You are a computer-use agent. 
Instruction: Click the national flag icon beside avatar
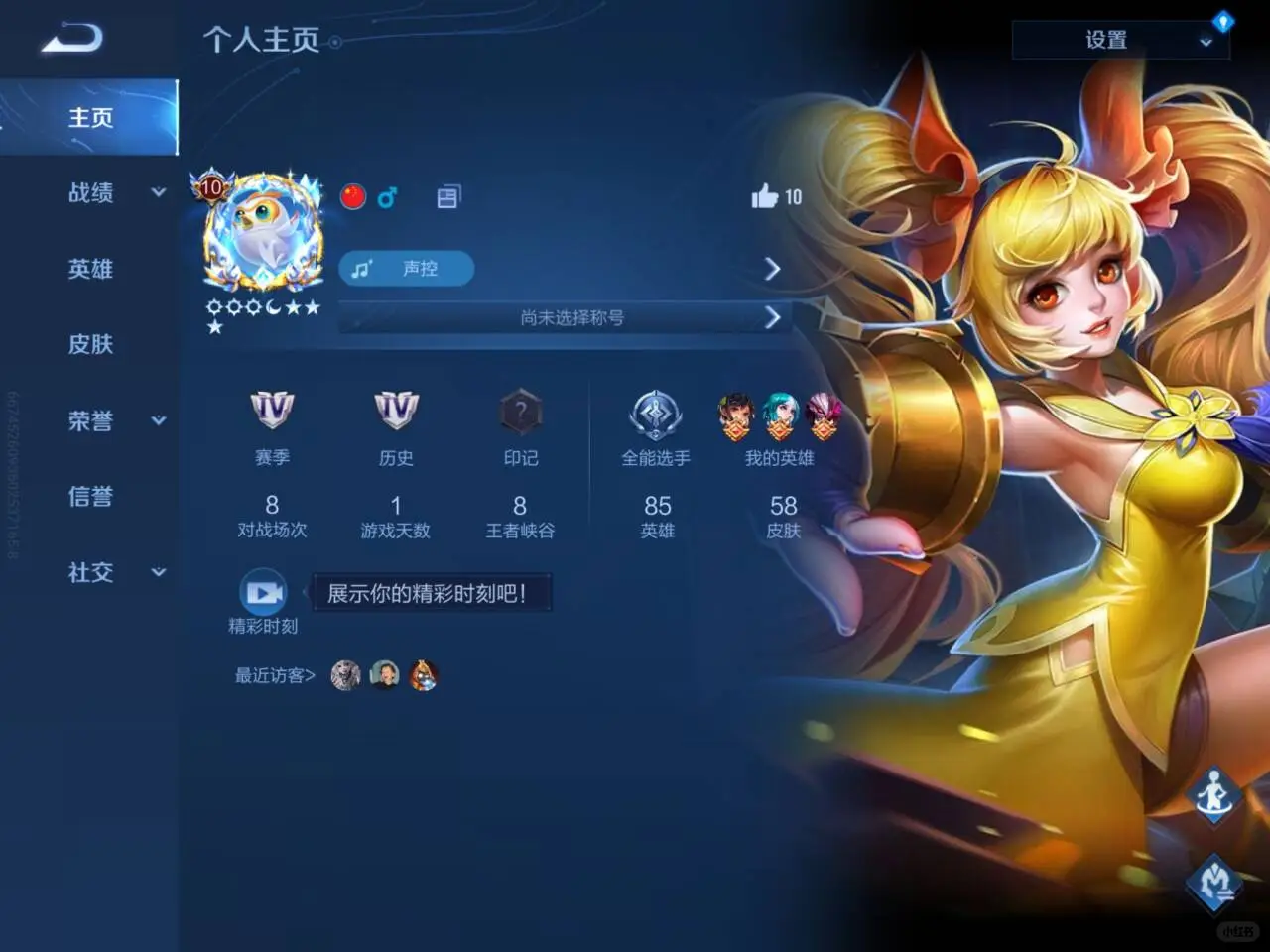[x=354, y=196]
